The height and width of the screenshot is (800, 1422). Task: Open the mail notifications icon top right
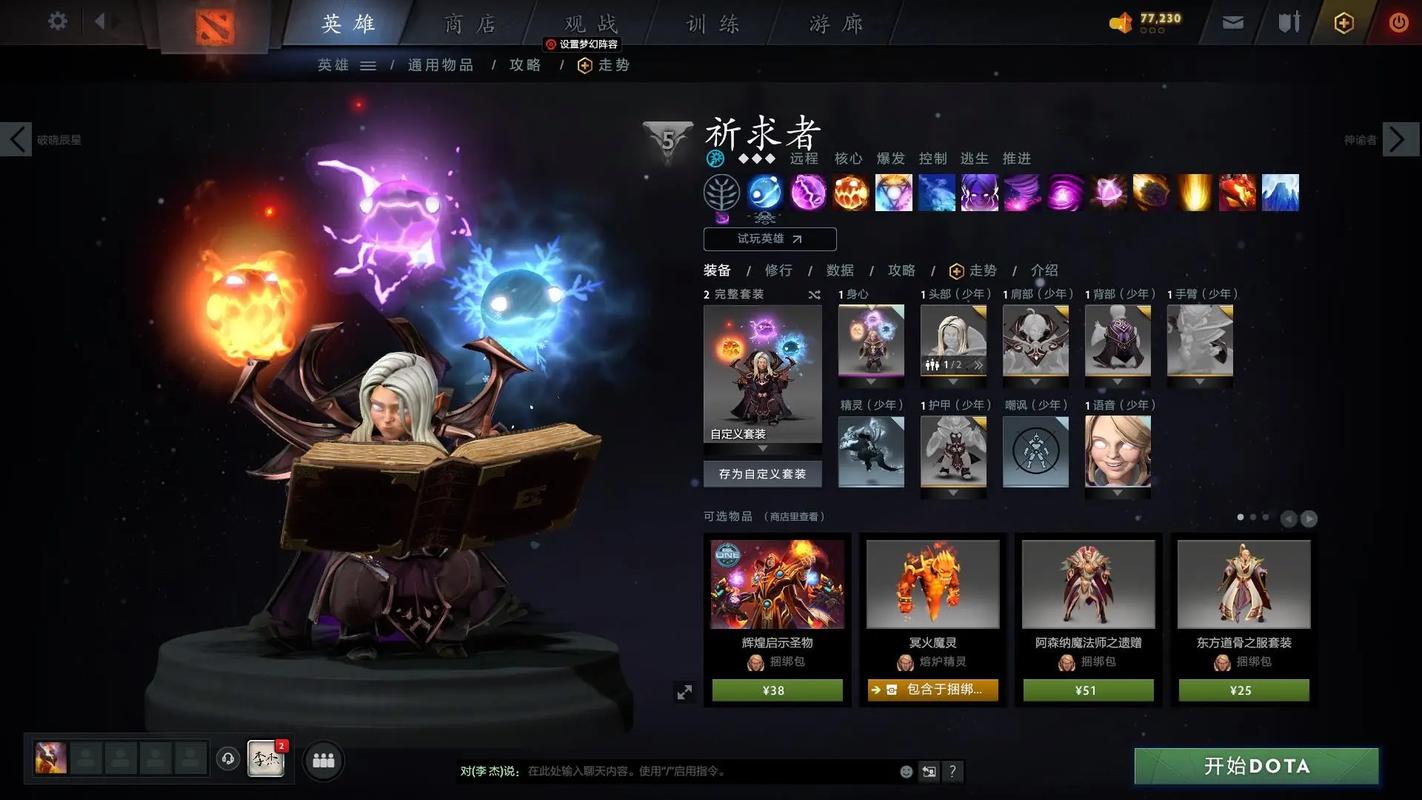tap(1232, 21)
